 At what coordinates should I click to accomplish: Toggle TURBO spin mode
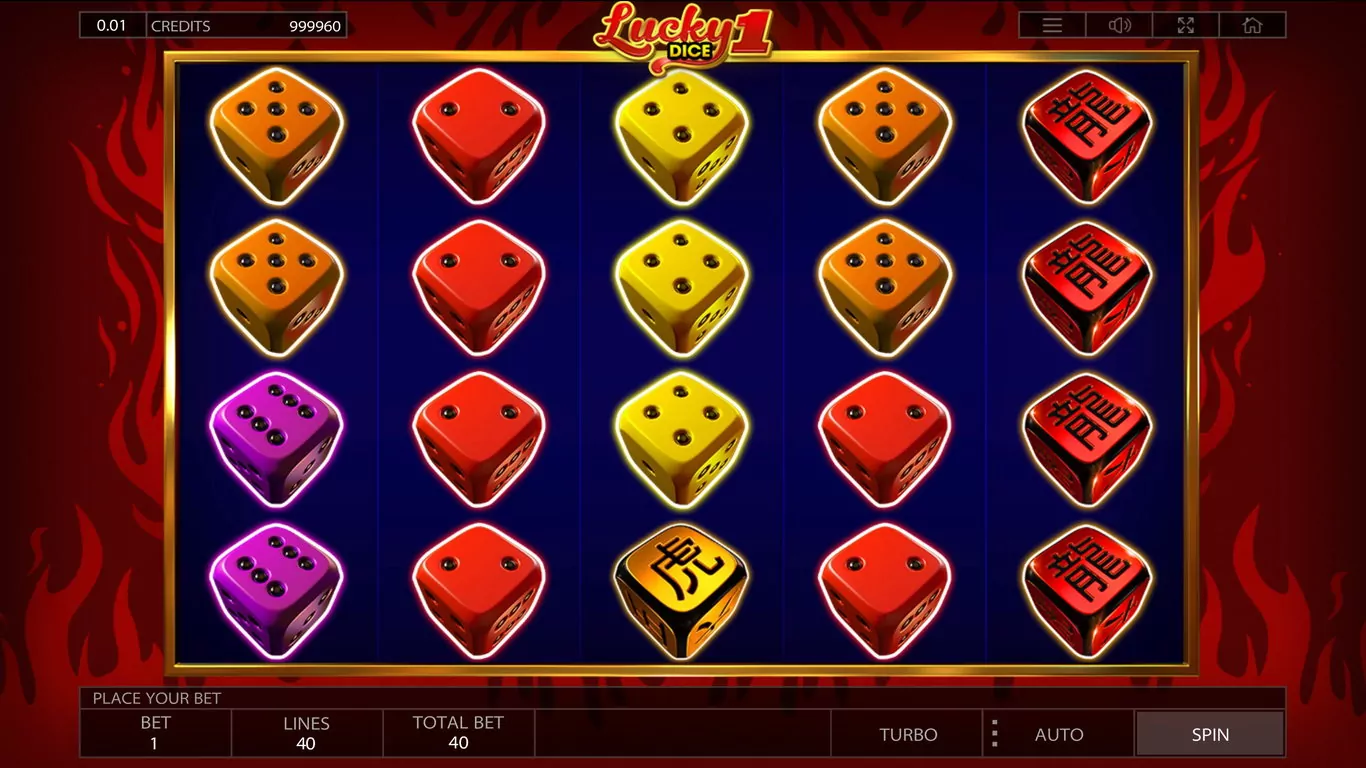[x=908, y=734]
